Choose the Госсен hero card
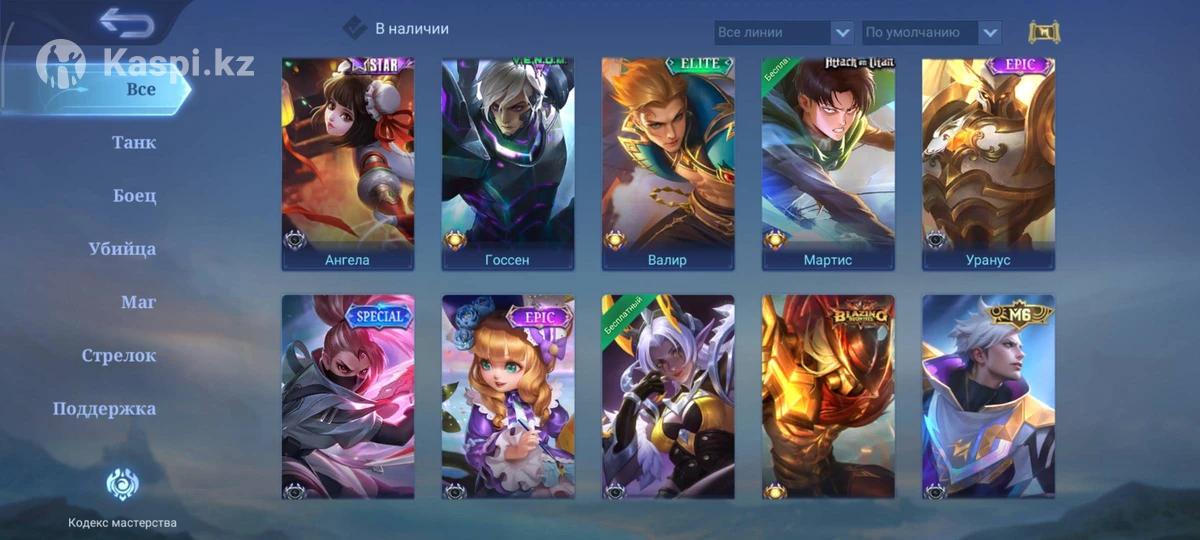Screen dimensions: 1200x540 pyautogui.click(x=508, y=163)
